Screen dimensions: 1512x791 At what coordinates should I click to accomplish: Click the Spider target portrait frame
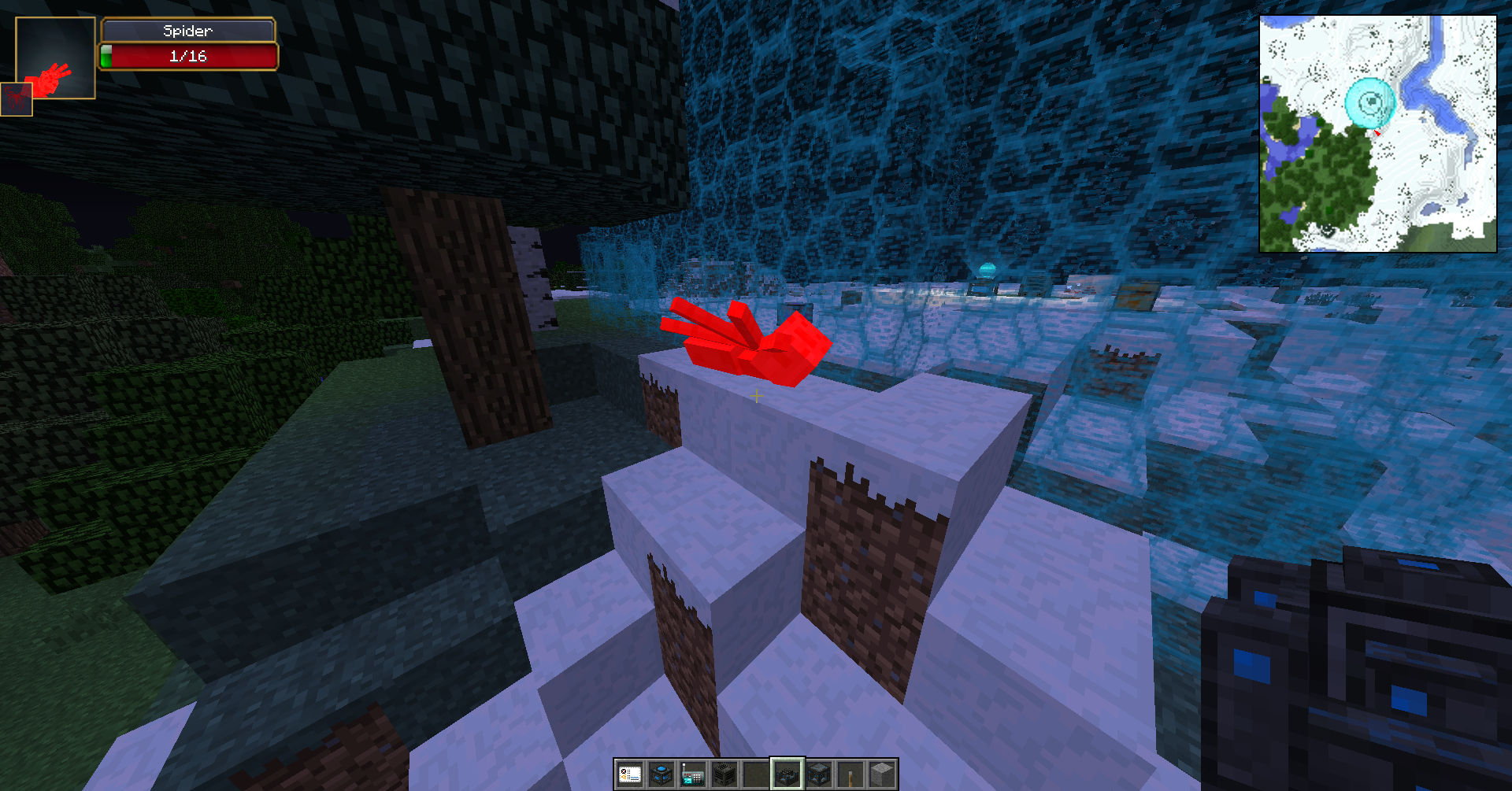tap(56, 57)
